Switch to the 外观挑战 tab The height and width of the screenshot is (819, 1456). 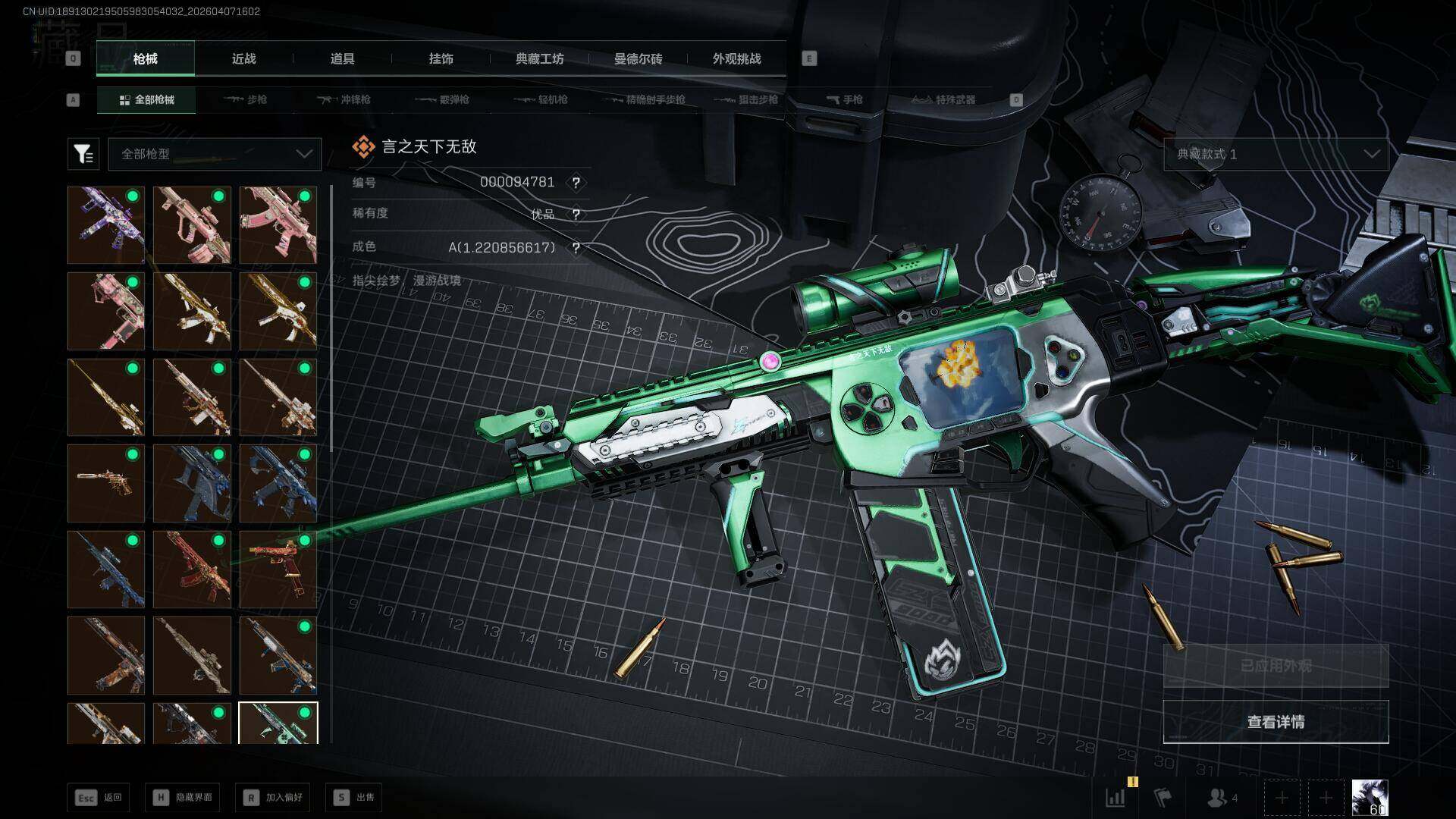click(x=736, y=59)
